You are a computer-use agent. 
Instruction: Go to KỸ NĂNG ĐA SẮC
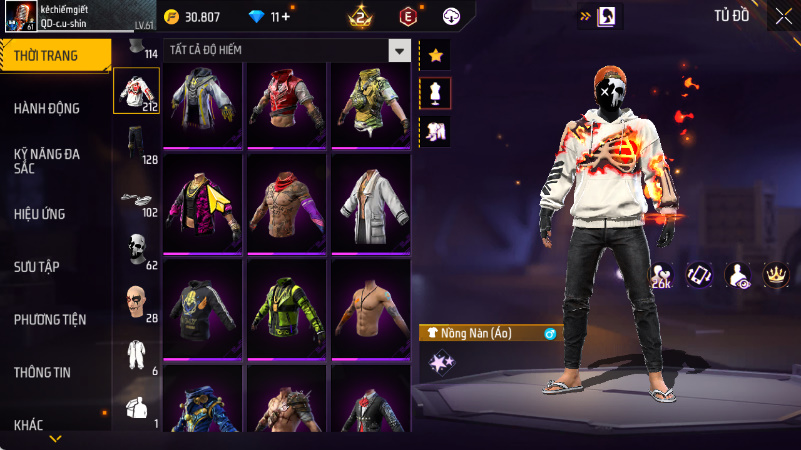tap(47, 161)
